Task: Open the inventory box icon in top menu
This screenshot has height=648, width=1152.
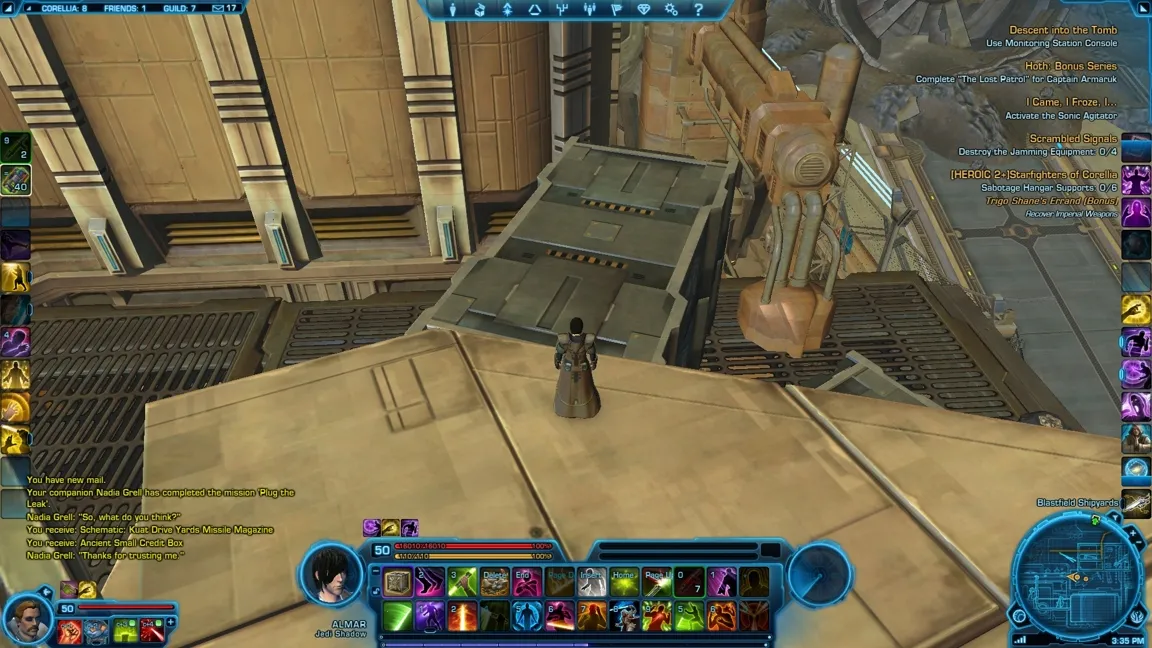Action: 480,9
